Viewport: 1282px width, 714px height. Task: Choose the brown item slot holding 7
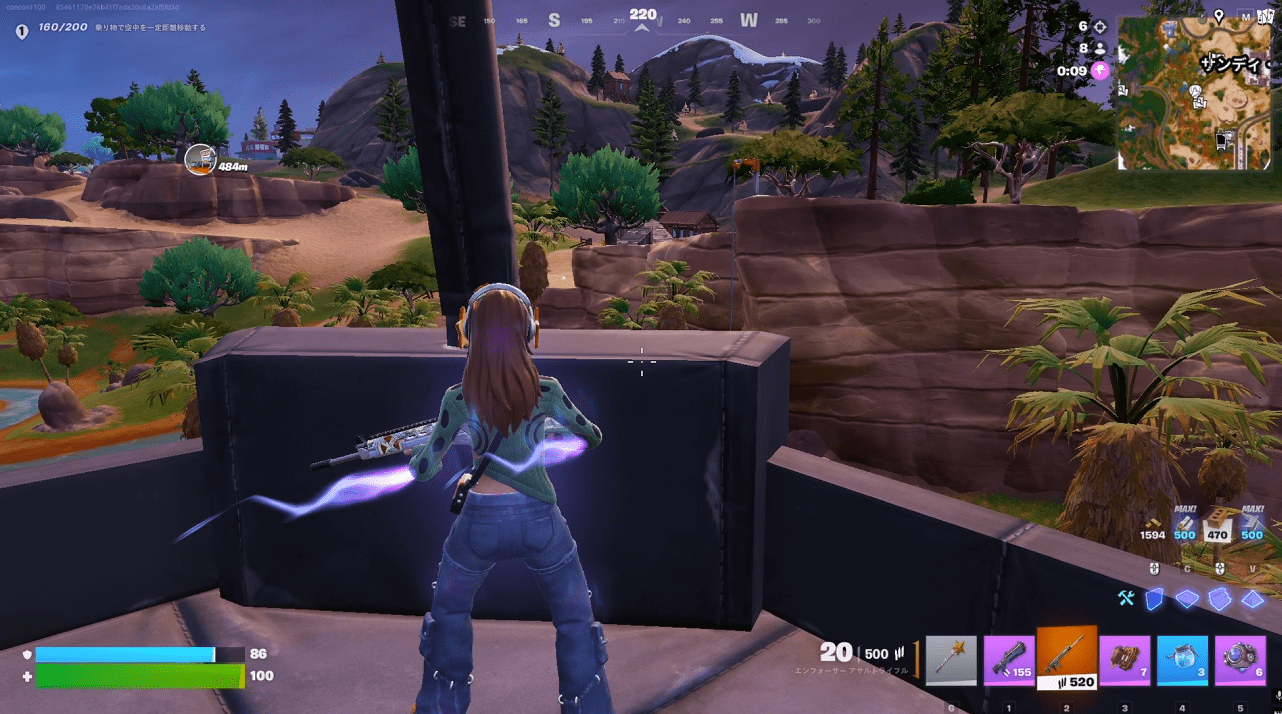pyautogui.click(x=1125, y=659)
